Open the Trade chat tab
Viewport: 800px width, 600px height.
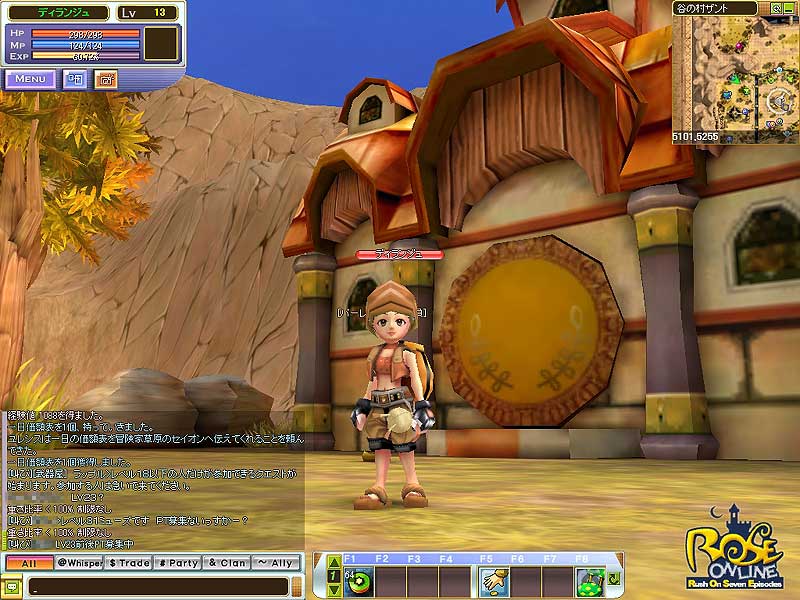[129, 564]
